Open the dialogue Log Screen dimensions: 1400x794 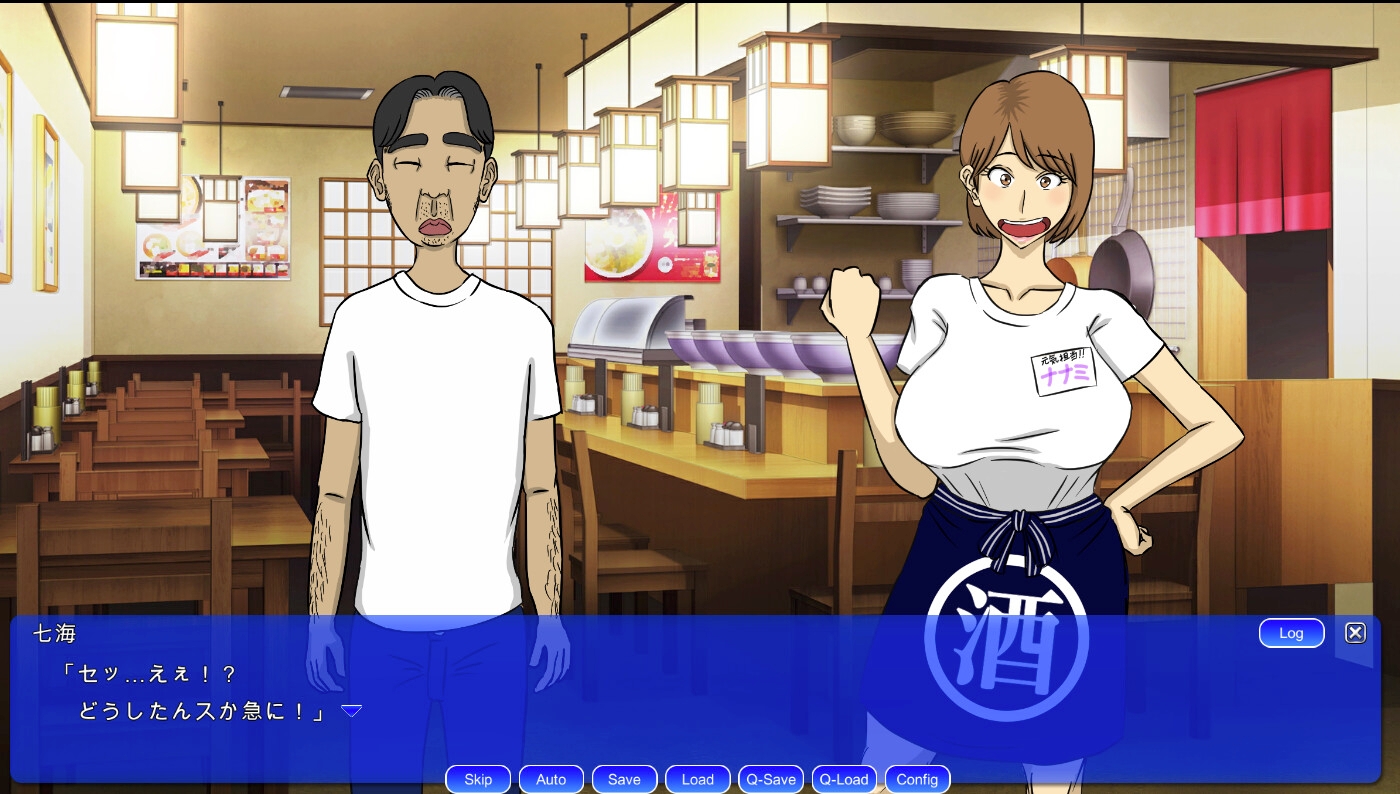[1291, 633]
